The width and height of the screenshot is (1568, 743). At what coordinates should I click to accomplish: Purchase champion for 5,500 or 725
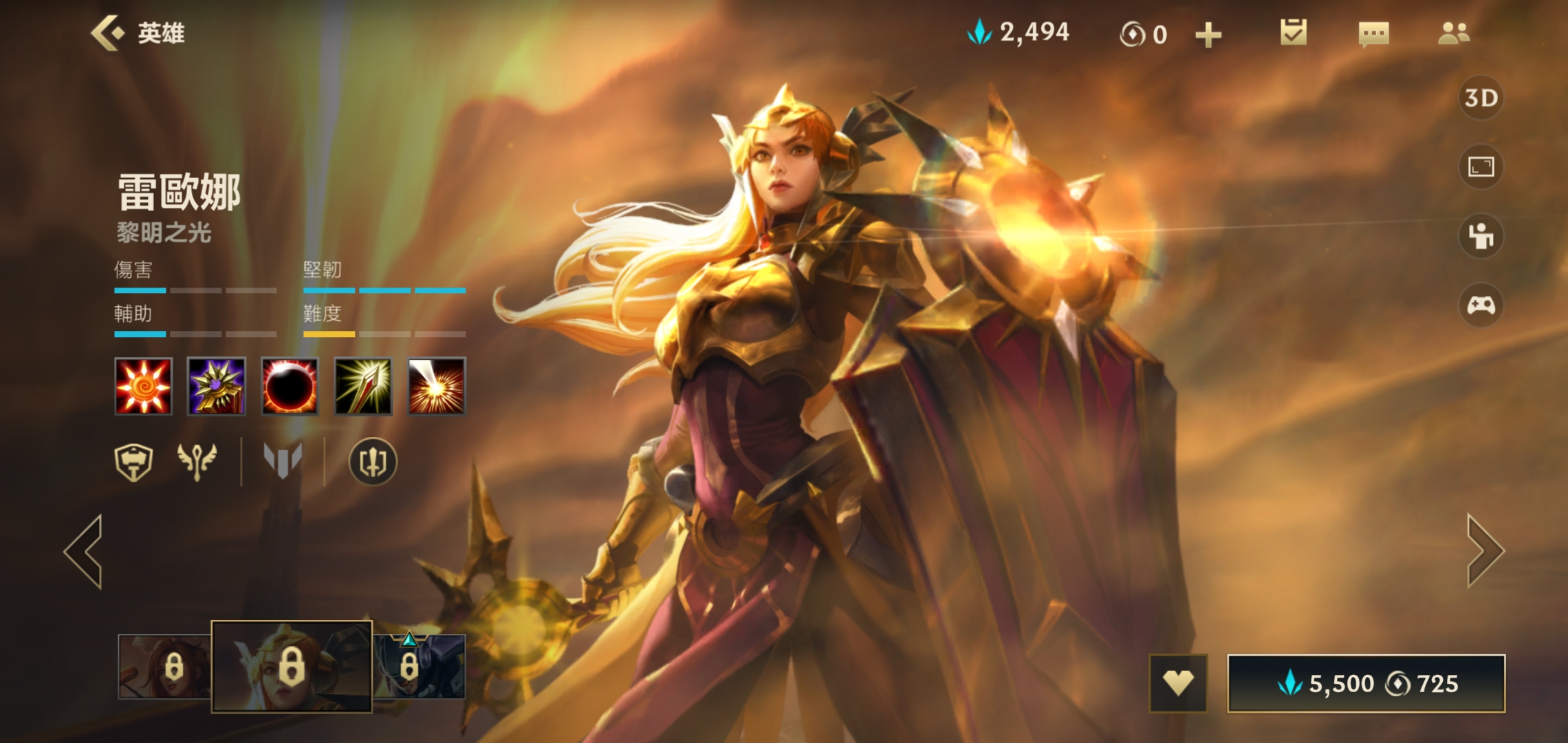[1366, 683]
